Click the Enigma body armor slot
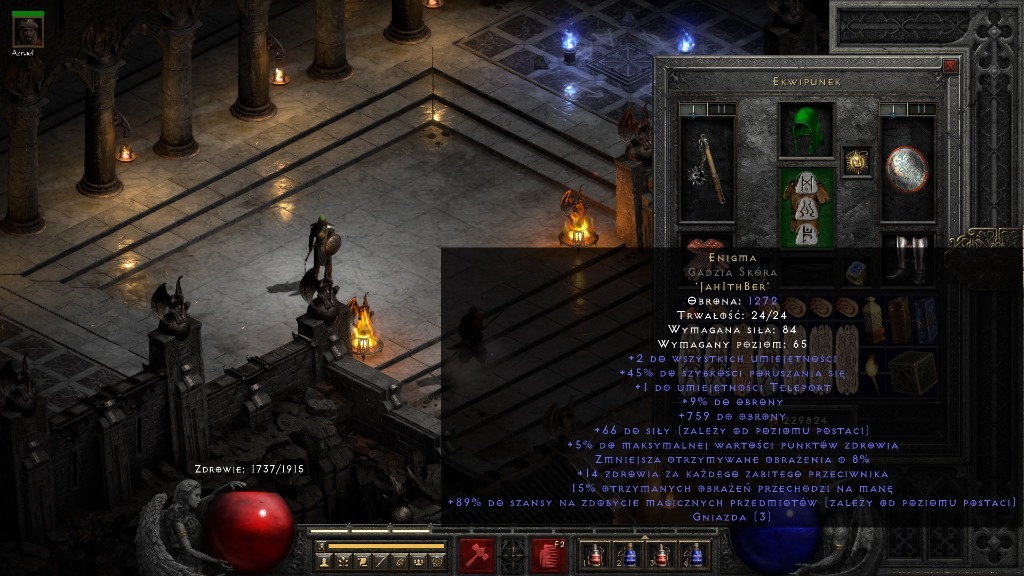 click(806, 207)
